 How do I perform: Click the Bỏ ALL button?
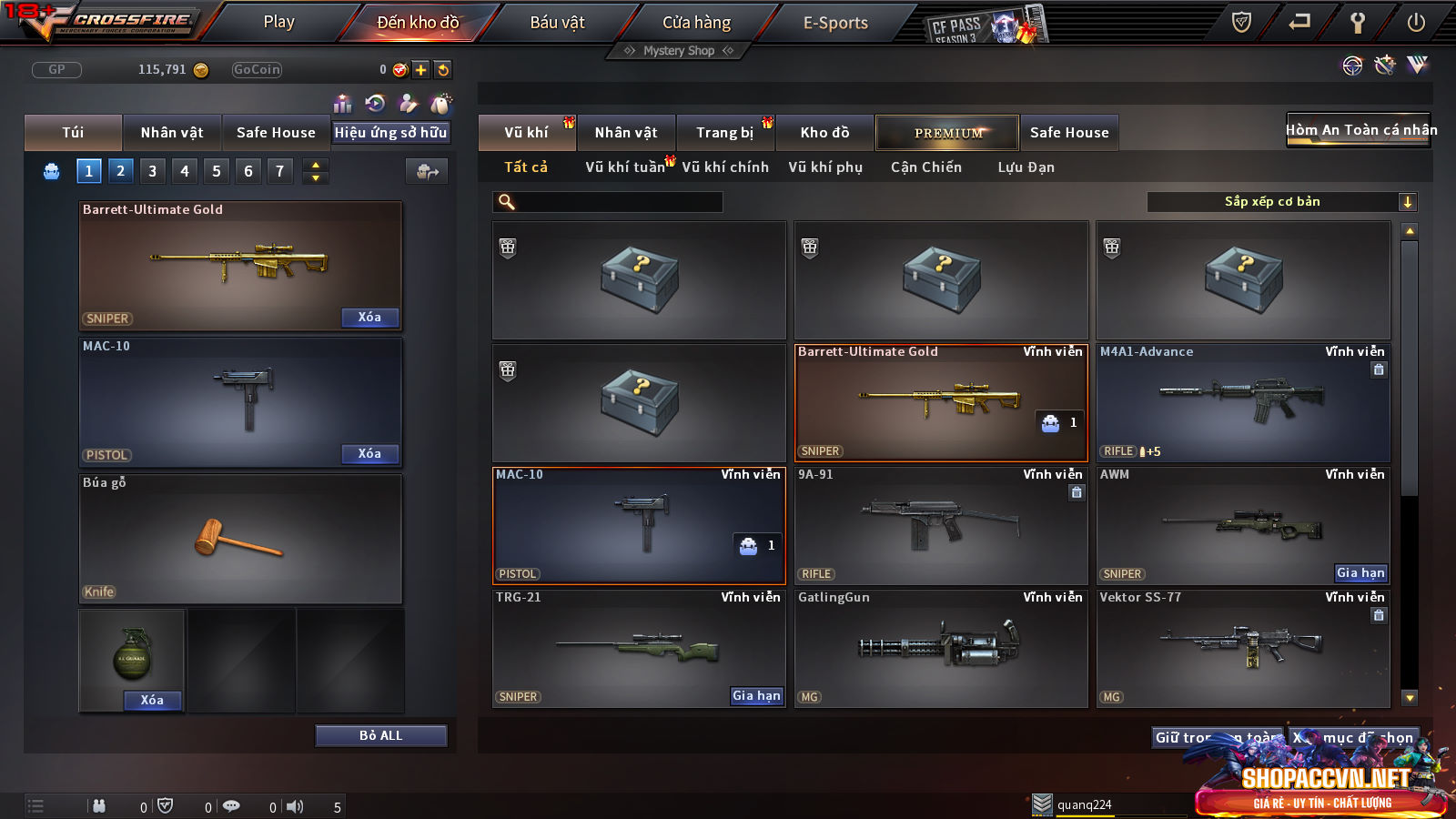point(380,735)
